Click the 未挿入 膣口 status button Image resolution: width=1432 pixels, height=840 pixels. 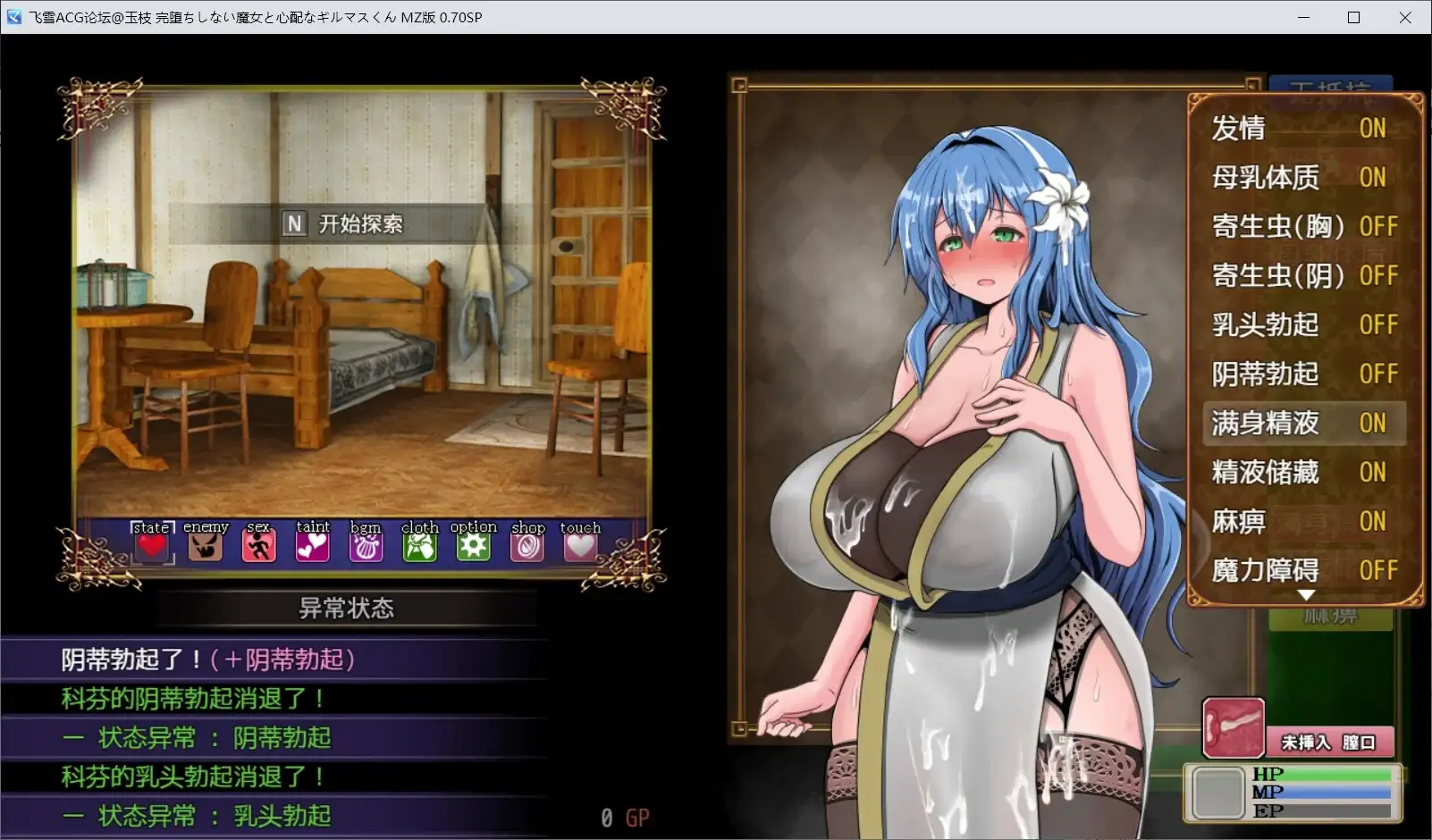click(1329, 741)
